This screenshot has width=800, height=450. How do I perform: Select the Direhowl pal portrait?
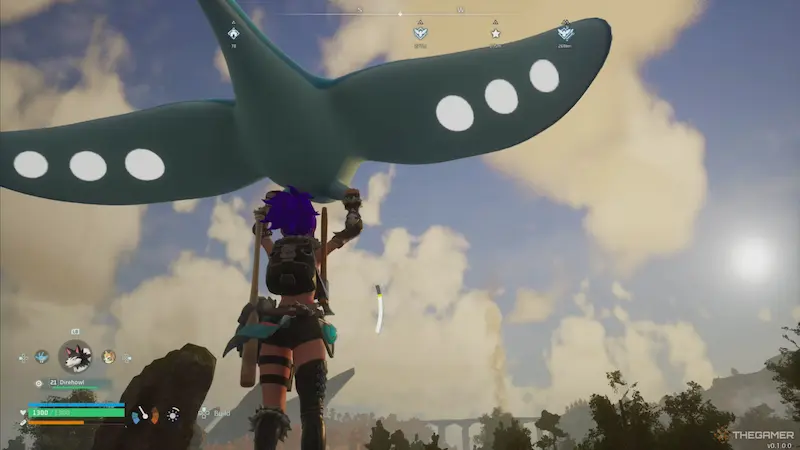point(75,356)
